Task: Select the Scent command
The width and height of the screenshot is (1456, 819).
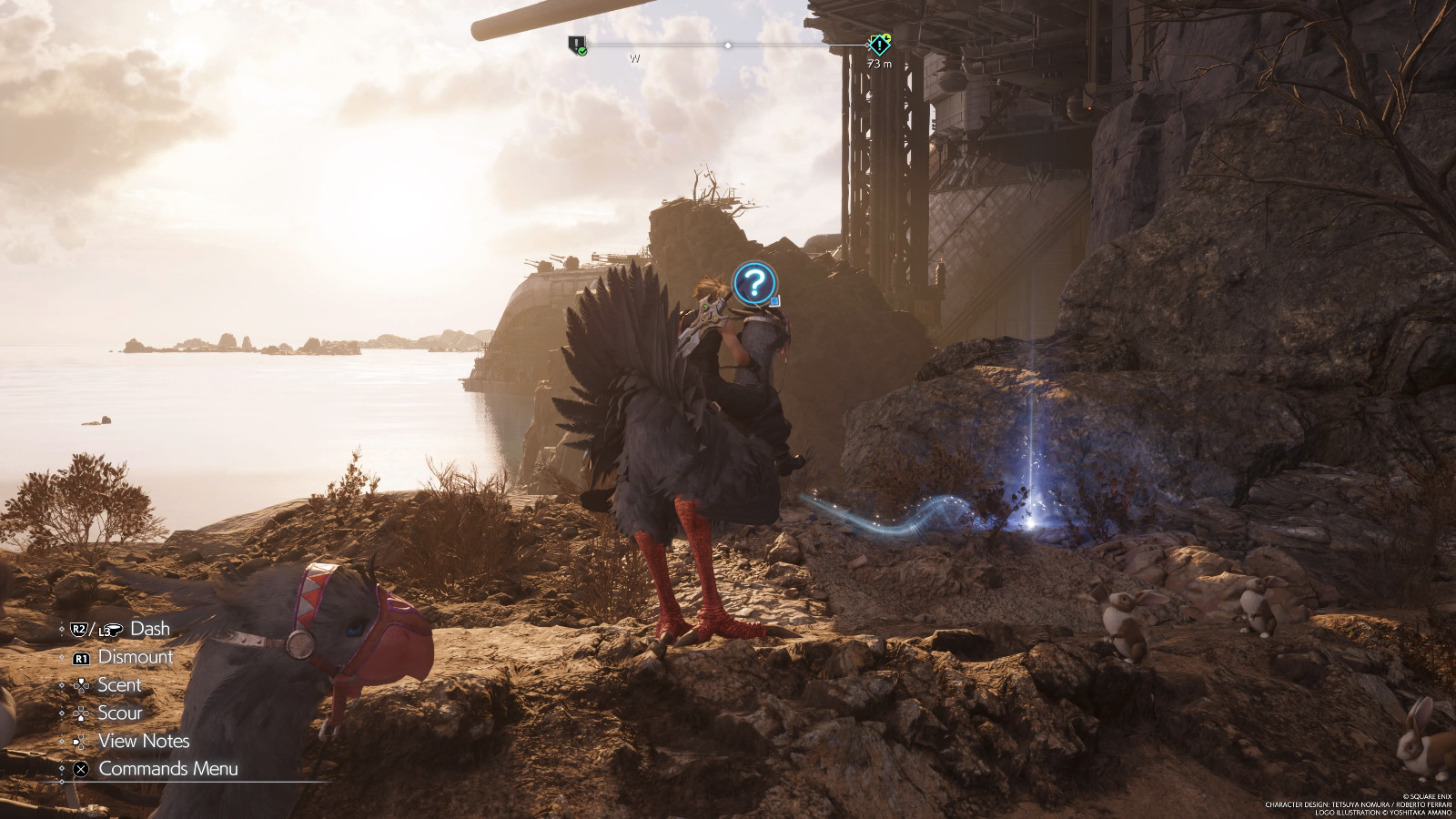Action: coord(118,684)
